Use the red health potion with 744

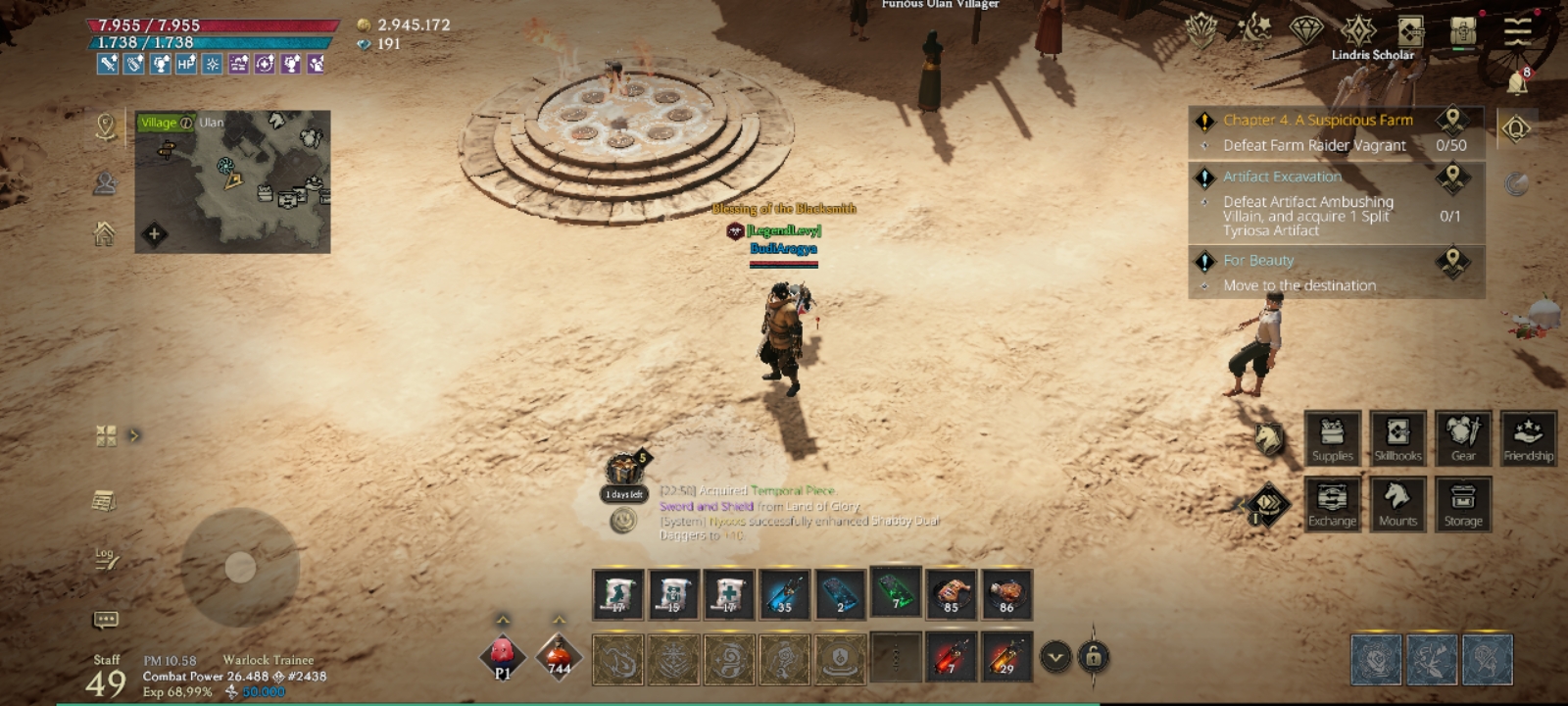pos(559,656)
